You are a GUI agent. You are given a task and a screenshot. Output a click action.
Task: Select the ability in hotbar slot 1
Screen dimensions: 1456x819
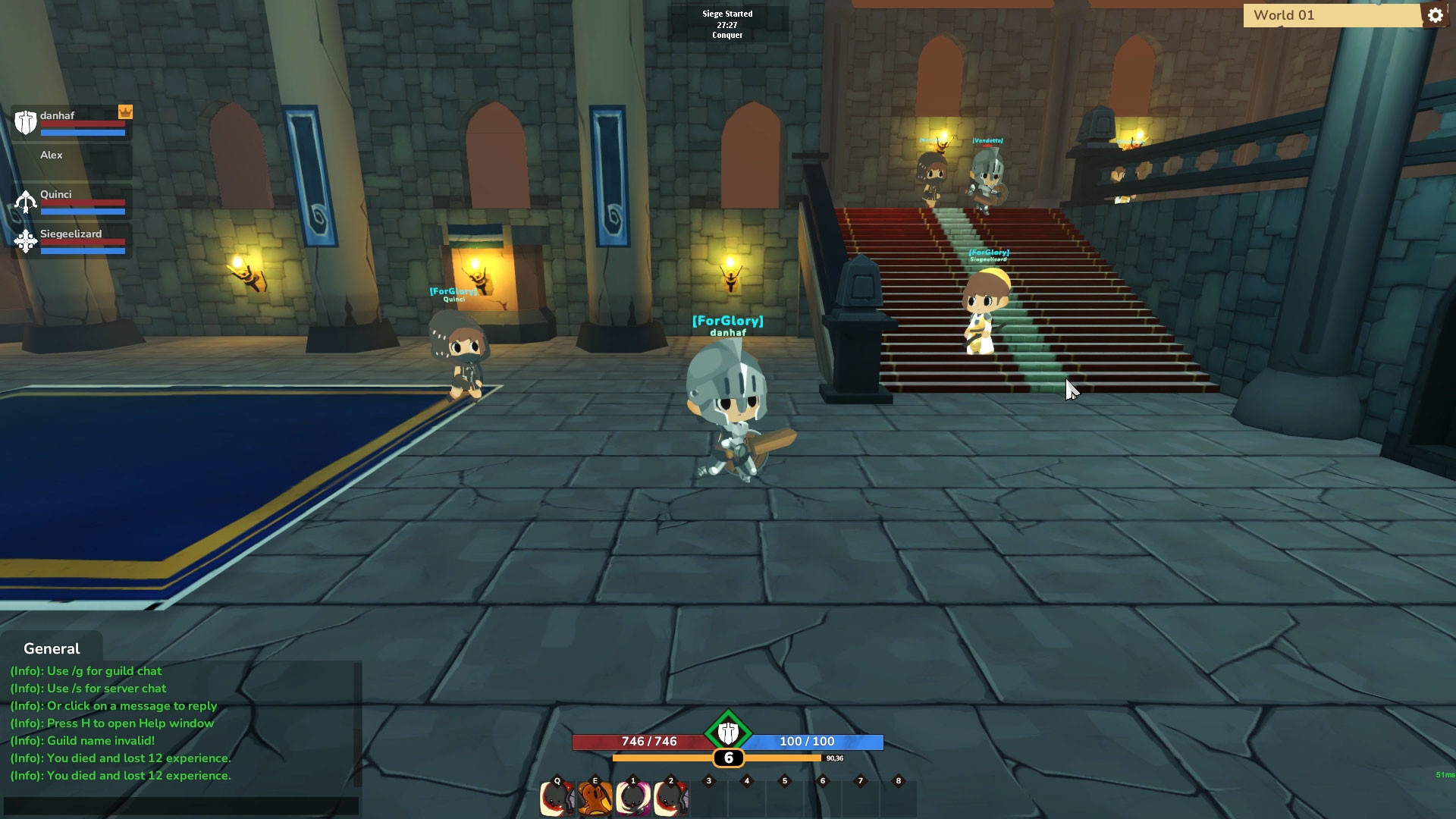[x=633, y=798]
